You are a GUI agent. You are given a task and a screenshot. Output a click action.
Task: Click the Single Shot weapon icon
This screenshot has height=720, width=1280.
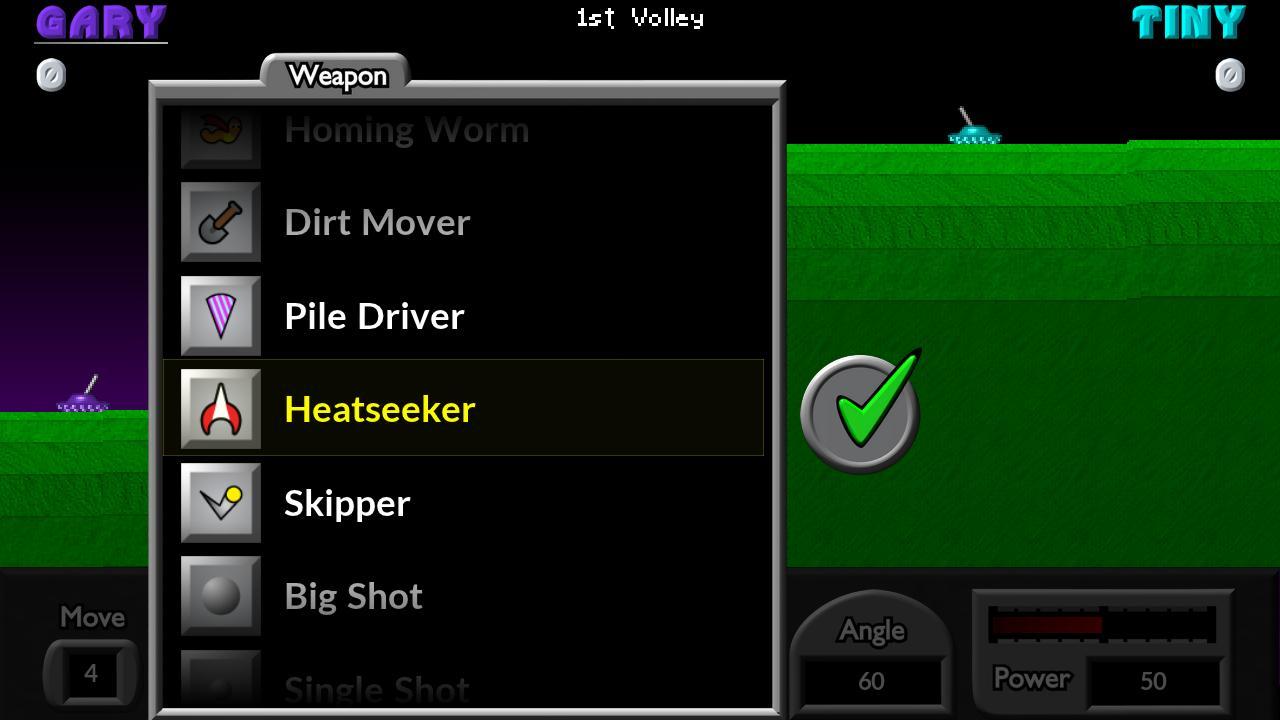coord(220,685)
